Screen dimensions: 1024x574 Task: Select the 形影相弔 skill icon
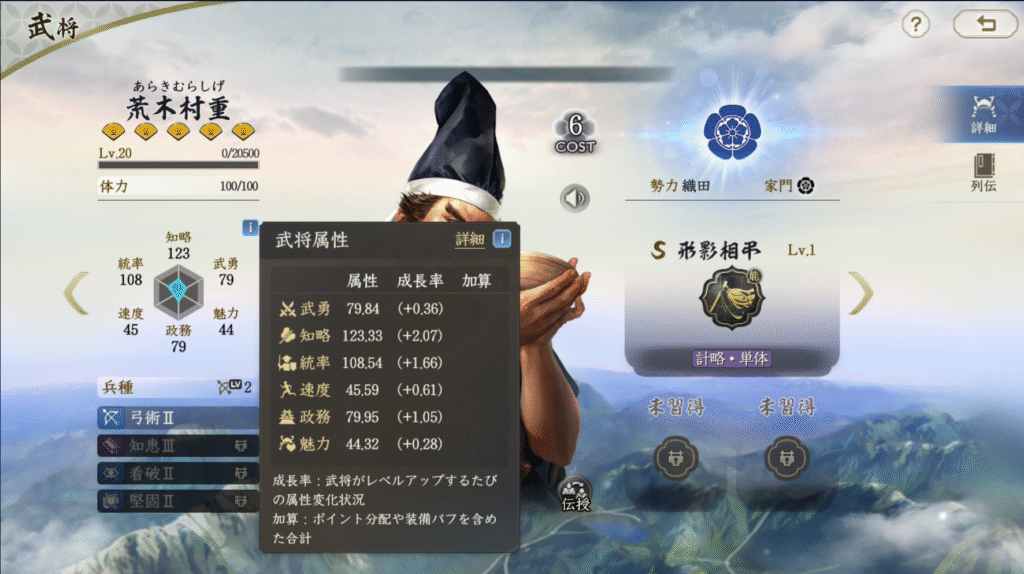point(731,299)
